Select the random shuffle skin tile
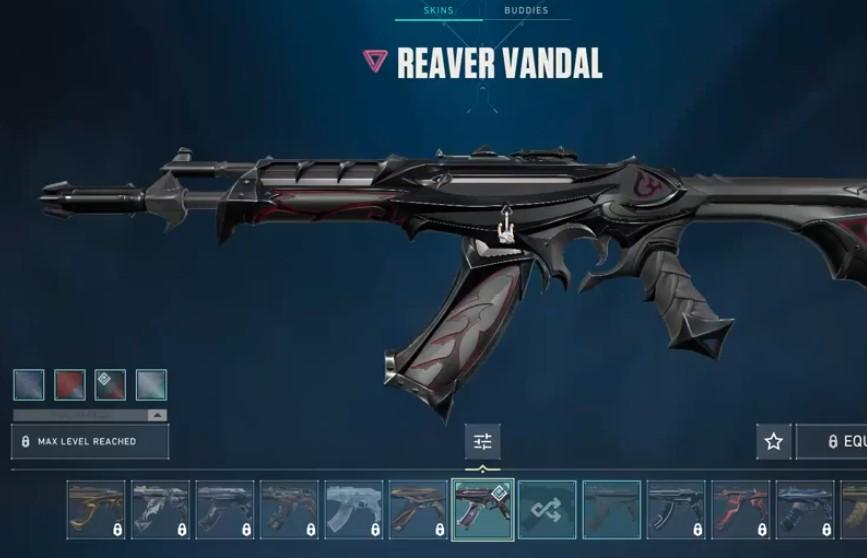The width and height of the screenshot is (867, 558). pyautogui.click(x=547, y=510)
